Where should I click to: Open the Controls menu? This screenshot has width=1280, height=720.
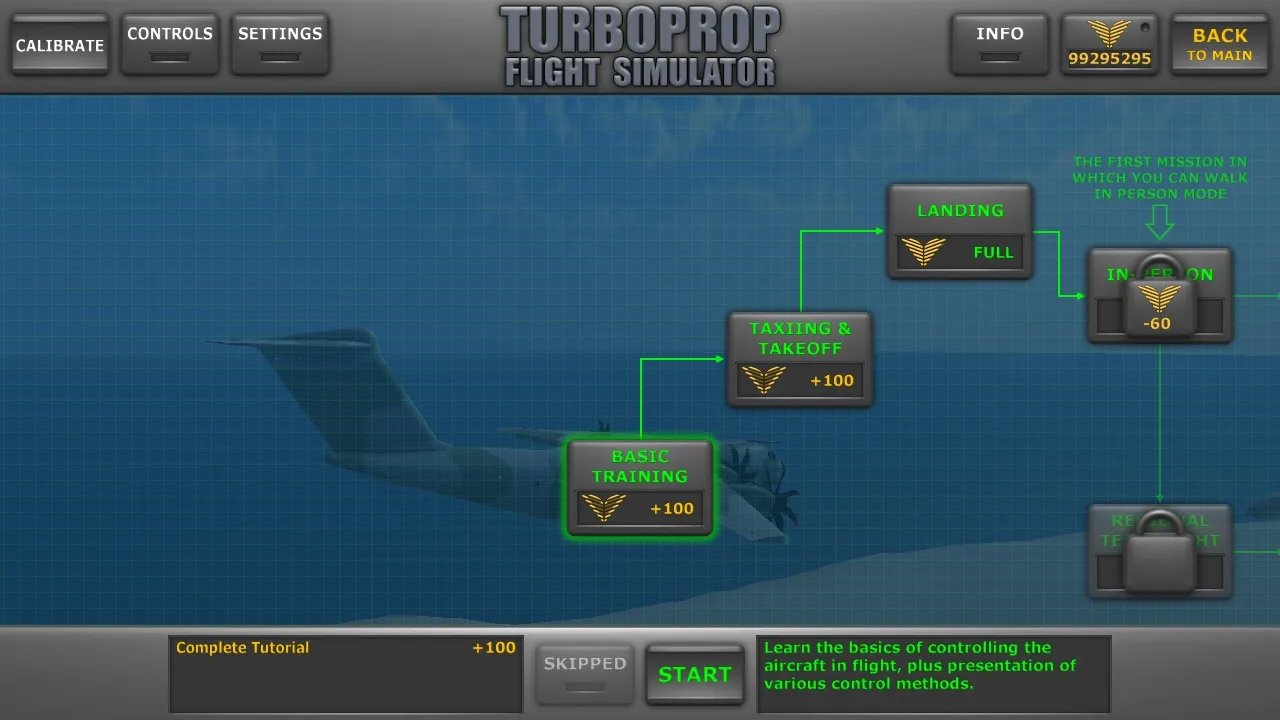pyautogui.click(x=170, y=44)
